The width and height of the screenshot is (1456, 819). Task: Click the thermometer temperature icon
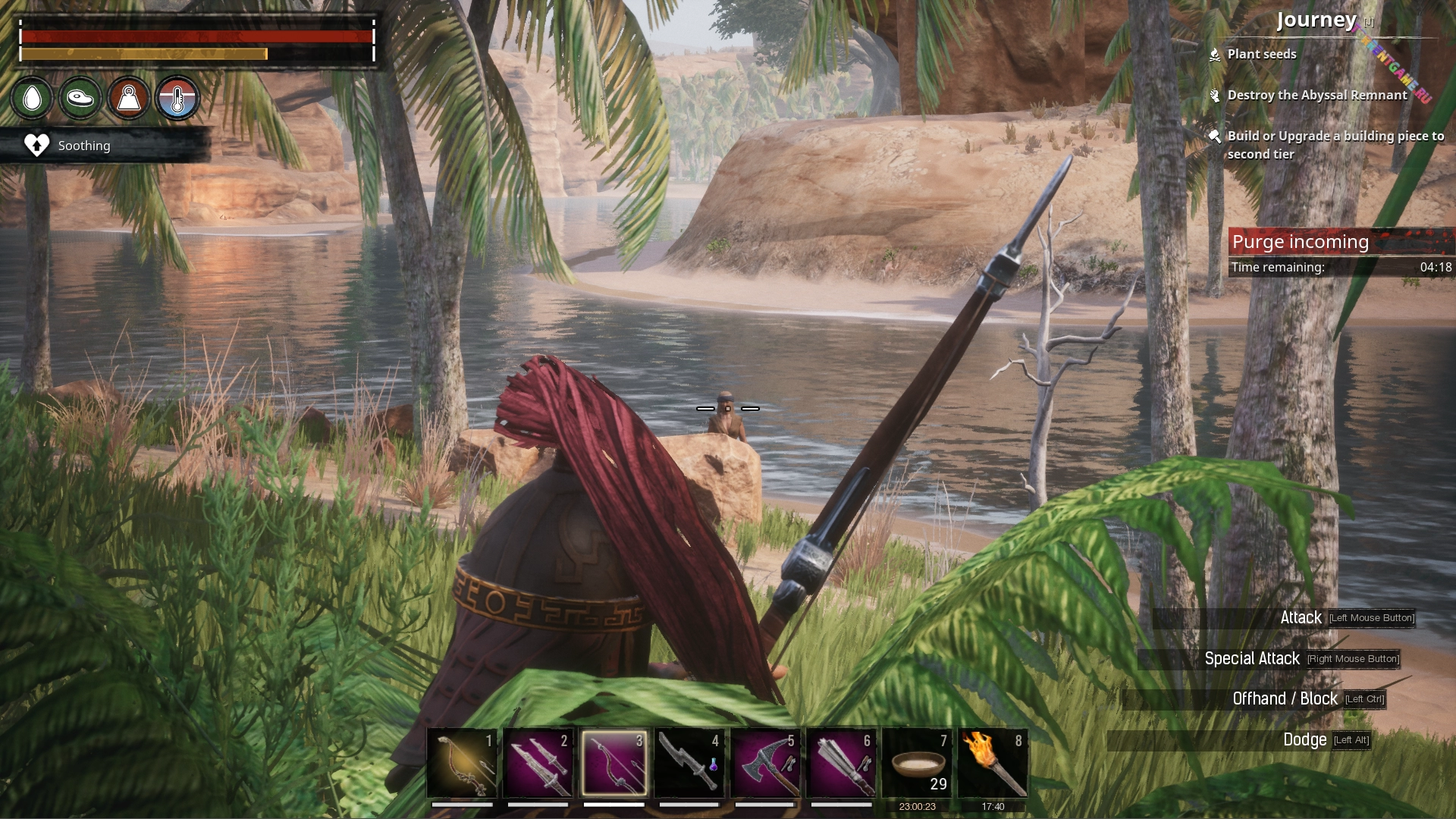(x=177, y=98)
